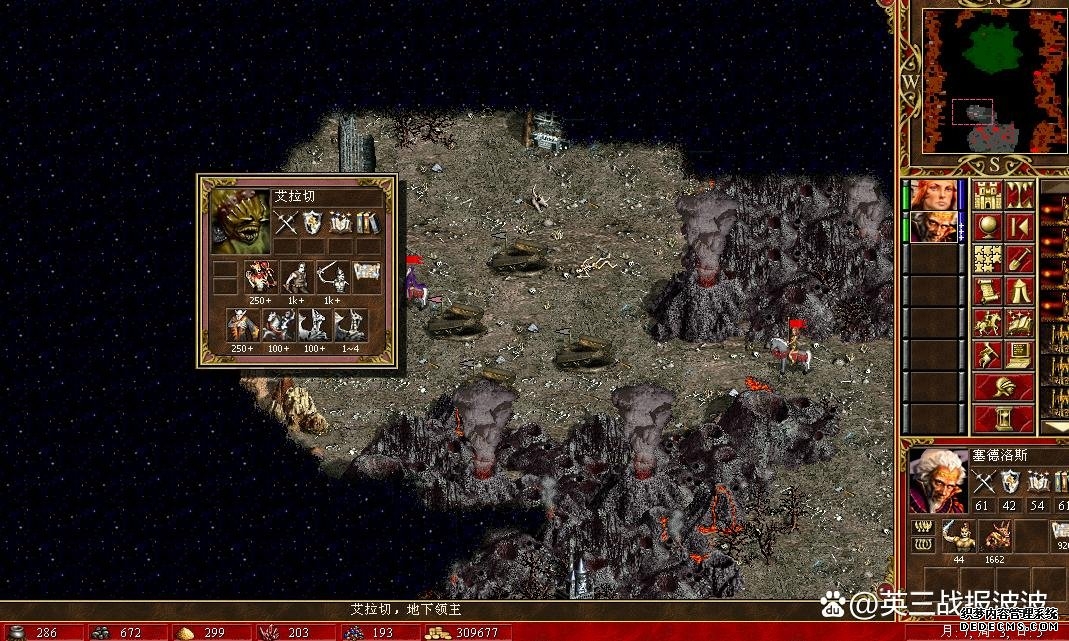The width and height of the screenshot is (1069, 641).
Task: End the turn with the hourglass button
Action: point(1004,417)
